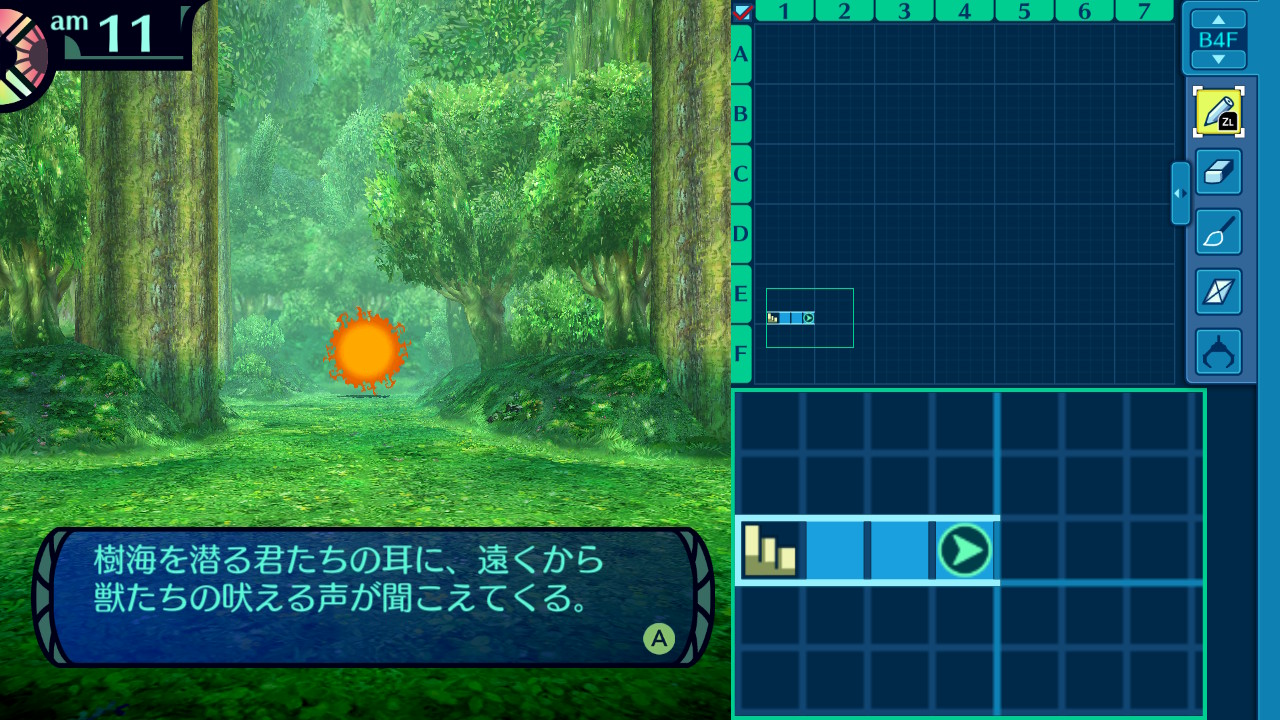The width and height of the screenshot is (1280, 720).
Task: Go down one floor with the down arrow
Action: pos(1218,59)
